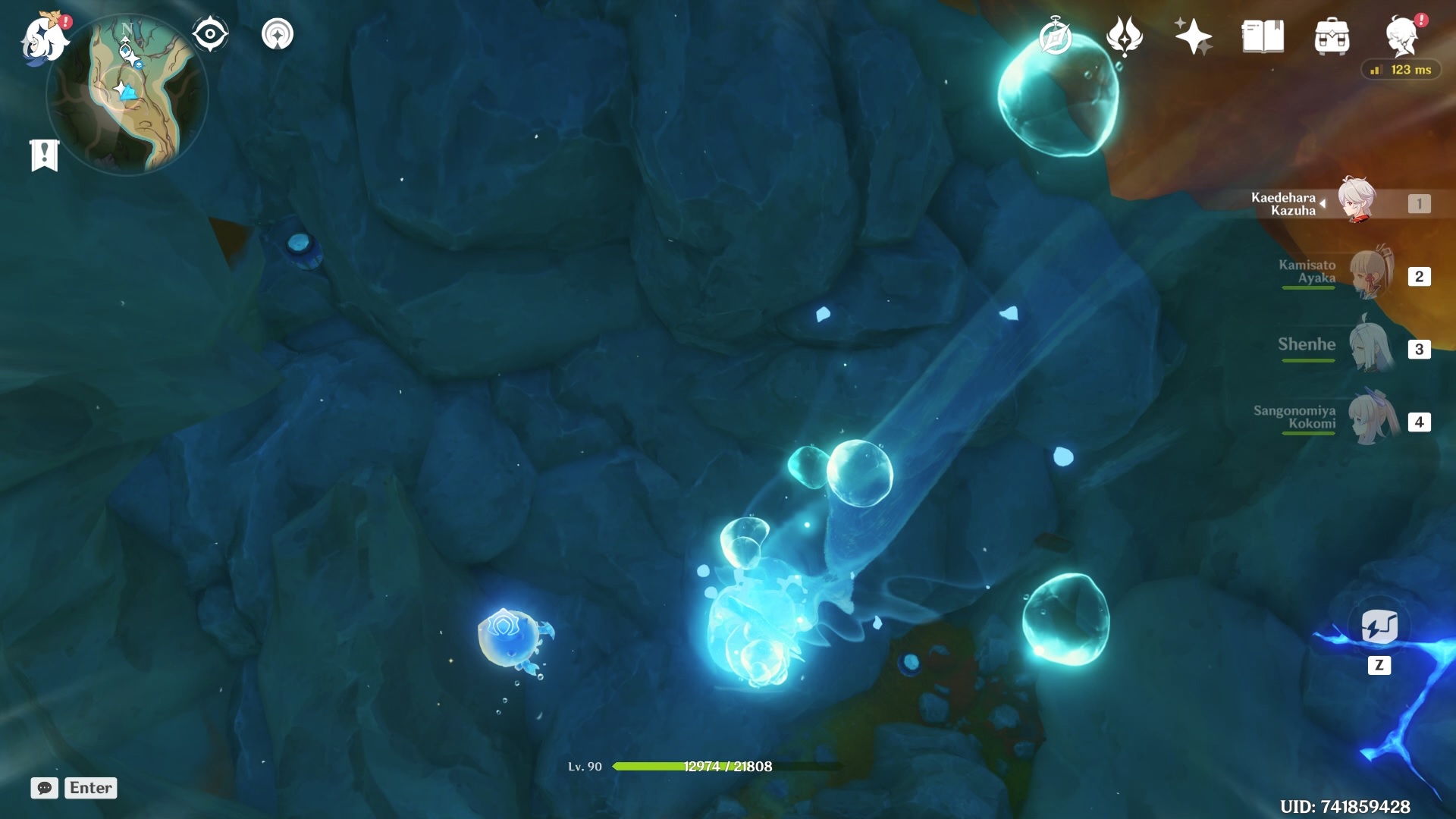Screen dimensions: 1456x819
Task: Open the signal beacon icon next to the eye
Action: [x=278, y=34]
